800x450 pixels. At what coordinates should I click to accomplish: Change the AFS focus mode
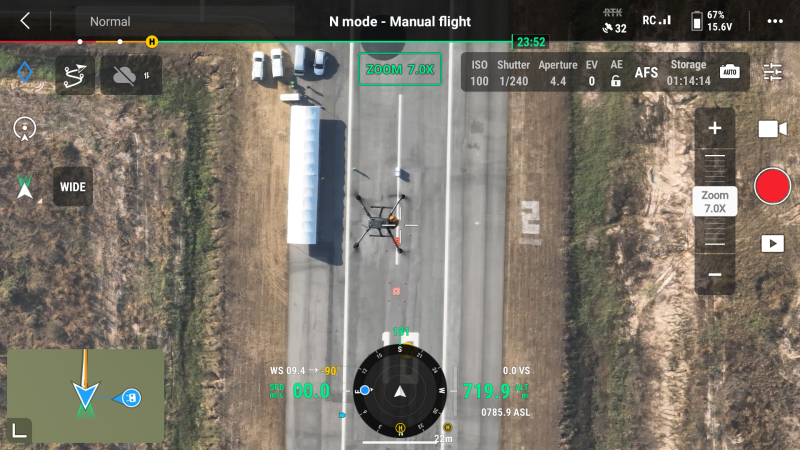click(647, 73)
